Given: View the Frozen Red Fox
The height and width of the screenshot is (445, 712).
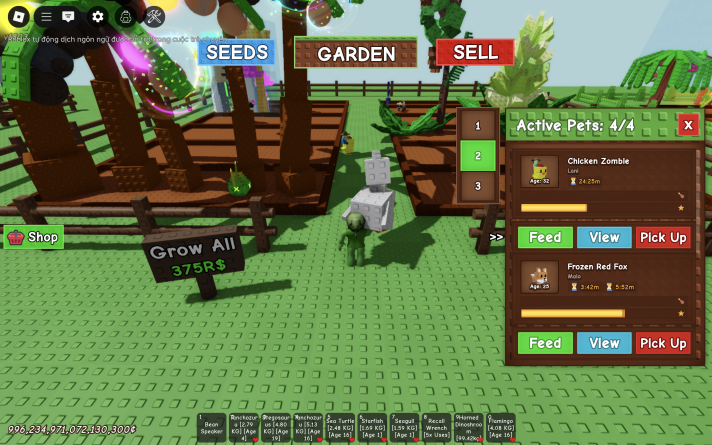Looking at the screenshot, I should pos(604,343).
